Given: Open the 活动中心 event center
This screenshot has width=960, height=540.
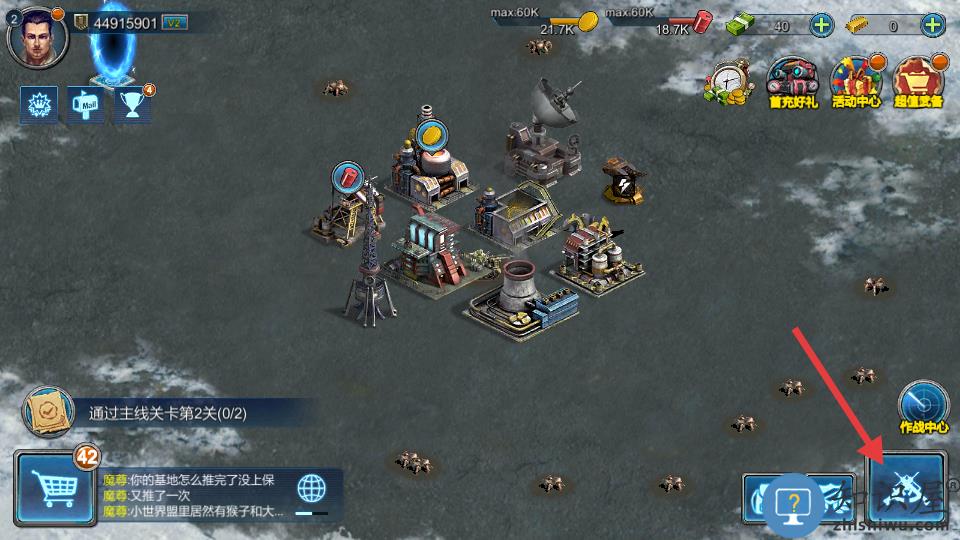Looking at the screenshot, I should tap(855, 82).
